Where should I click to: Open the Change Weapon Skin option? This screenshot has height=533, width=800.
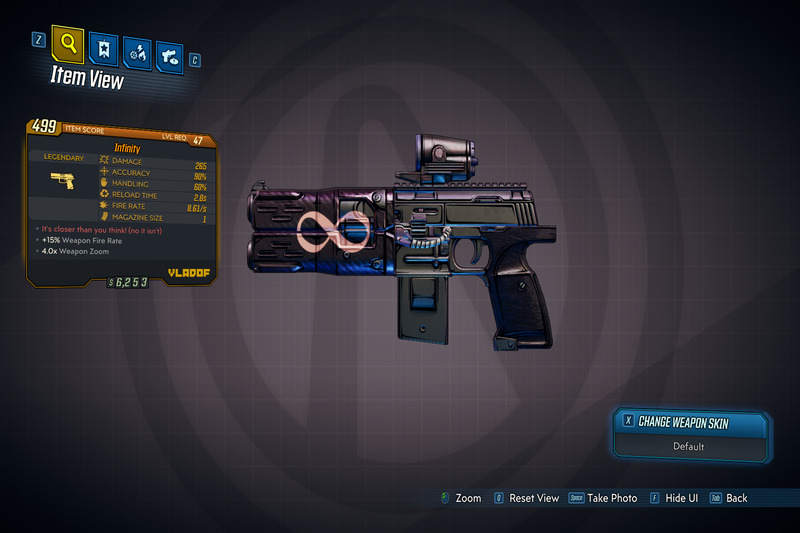click(x=691, y=423)
